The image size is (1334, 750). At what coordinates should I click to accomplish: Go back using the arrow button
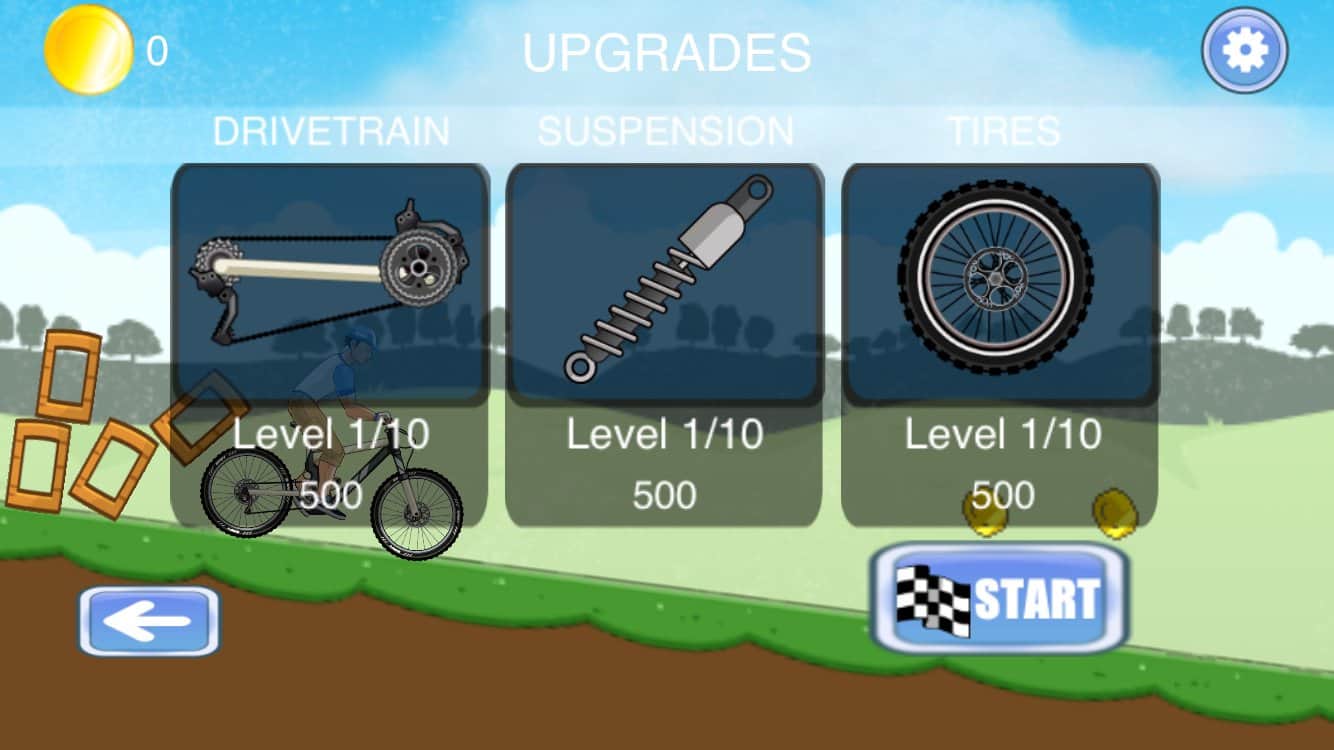pyautogui.click(x=149, y=621)
